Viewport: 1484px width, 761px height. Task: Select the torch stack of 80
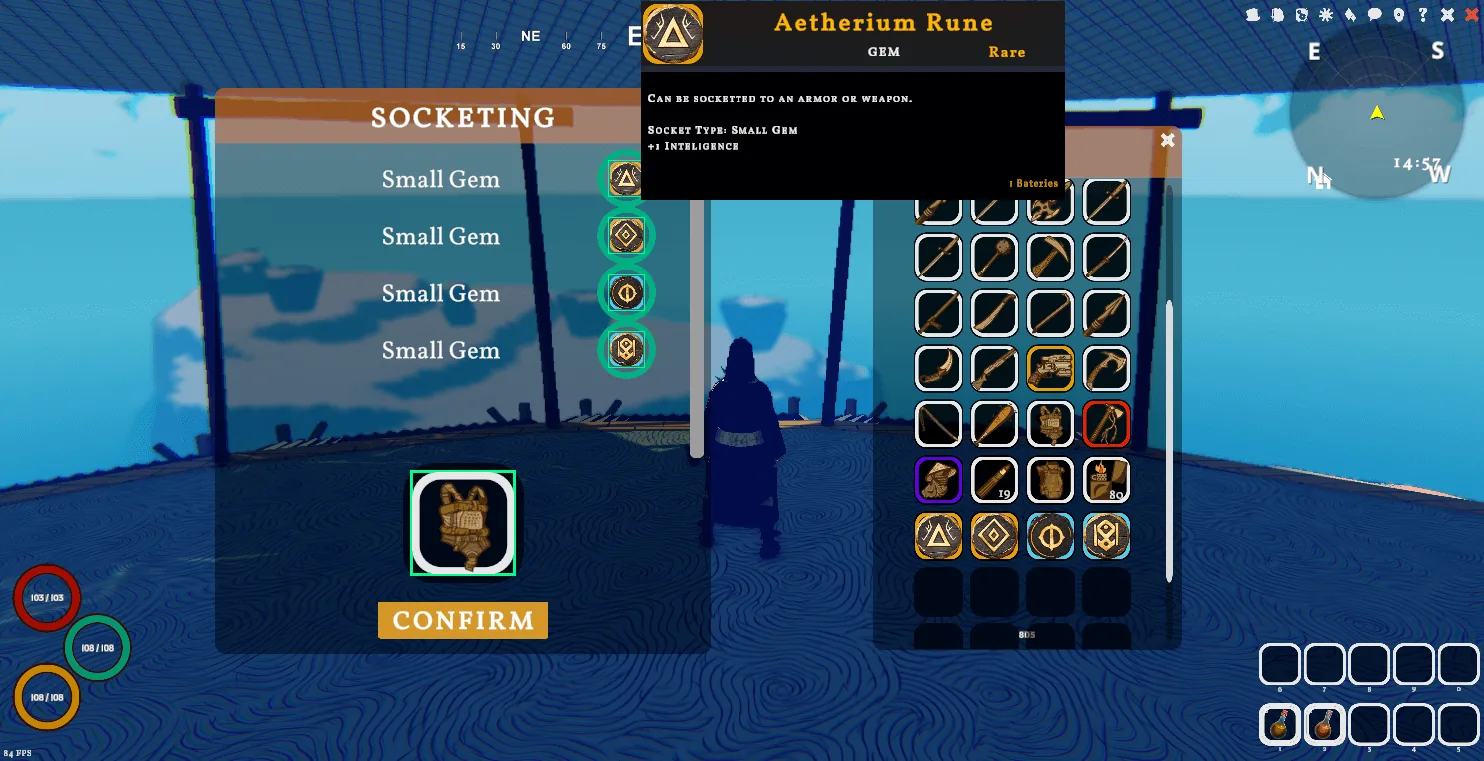[x=1106, y=480]
